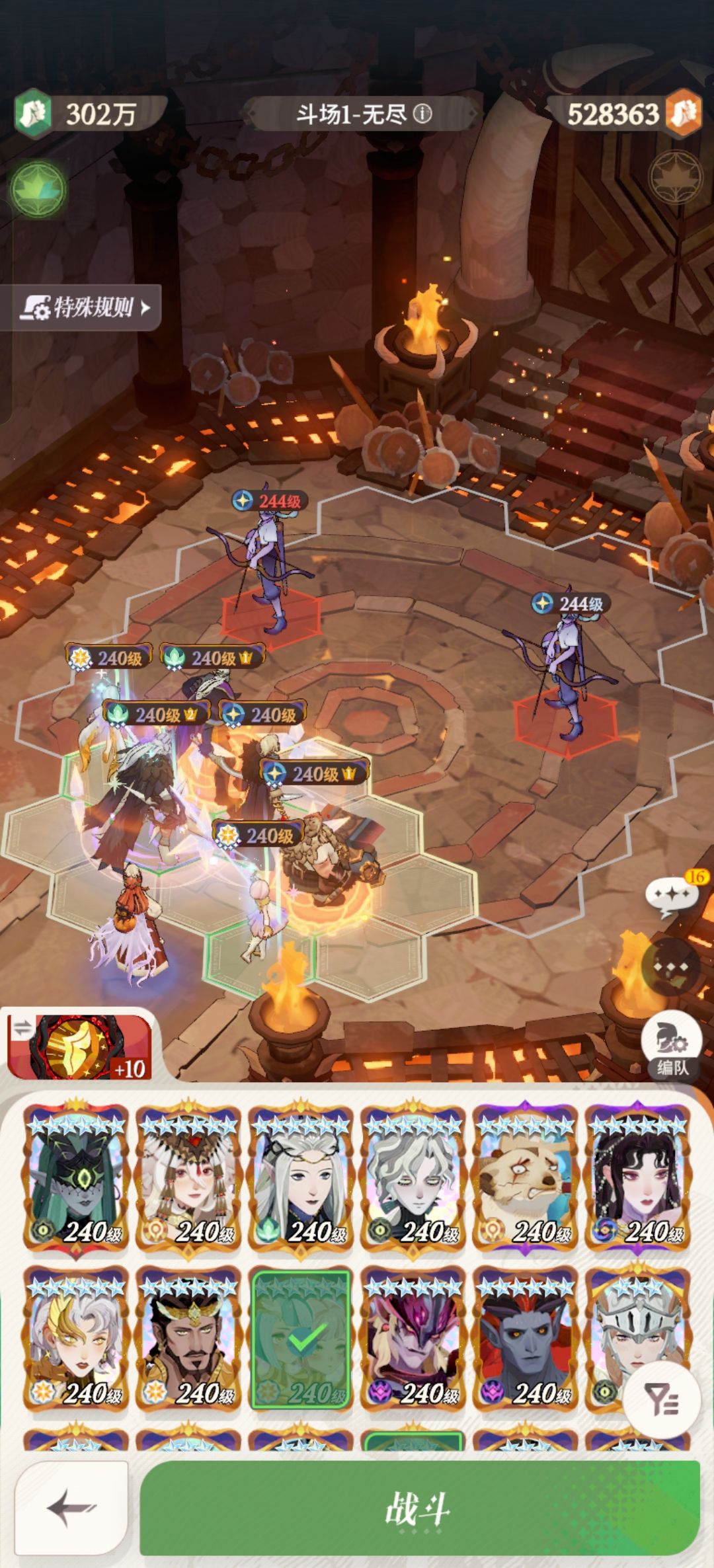
Task: Select the green-masked dark elf hero card
Action: pyautogui.click(x=76, y=1175)
